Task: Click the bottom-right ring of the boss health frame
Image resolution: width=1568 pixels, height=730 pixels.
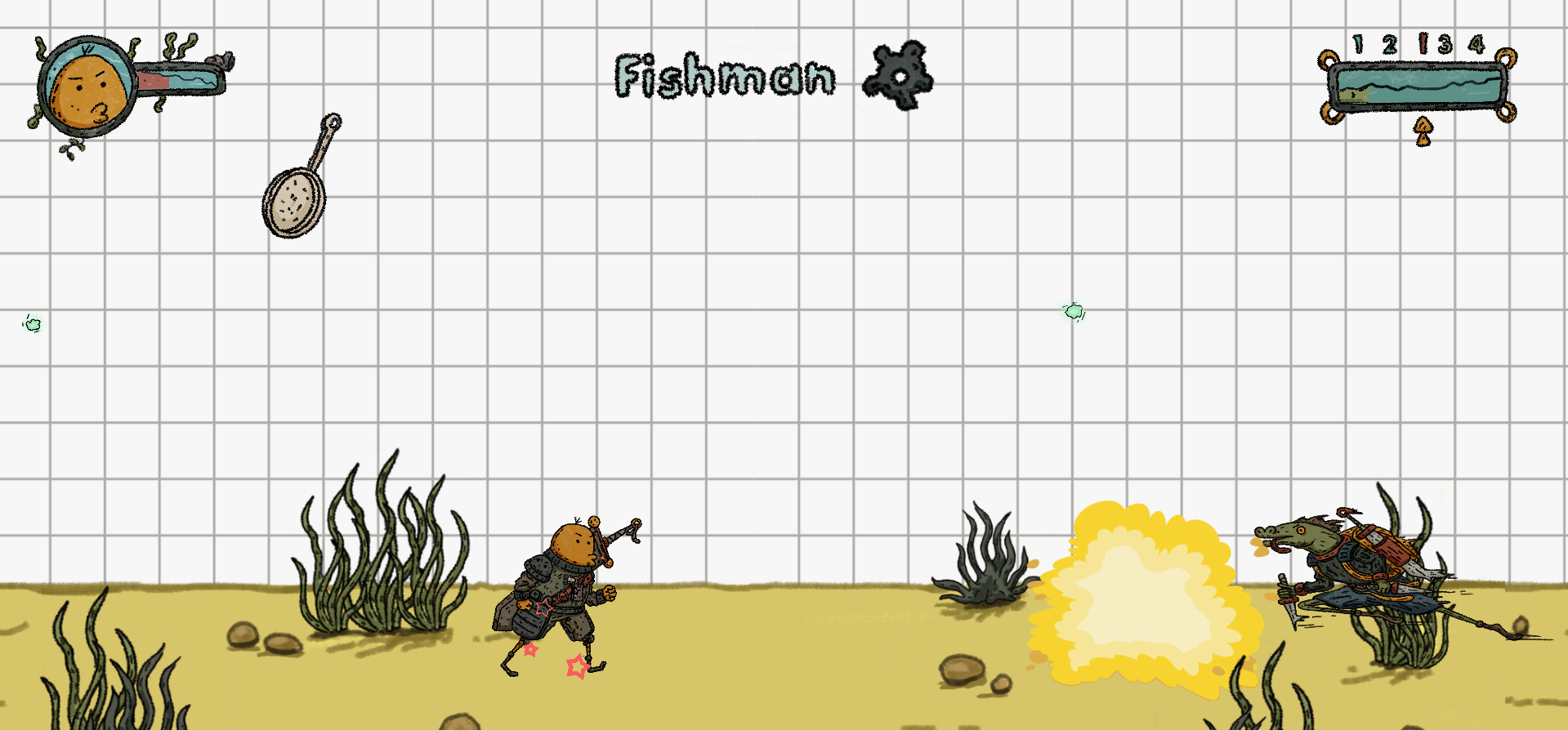Action: pyautogui.click(x=1506, y=114)
